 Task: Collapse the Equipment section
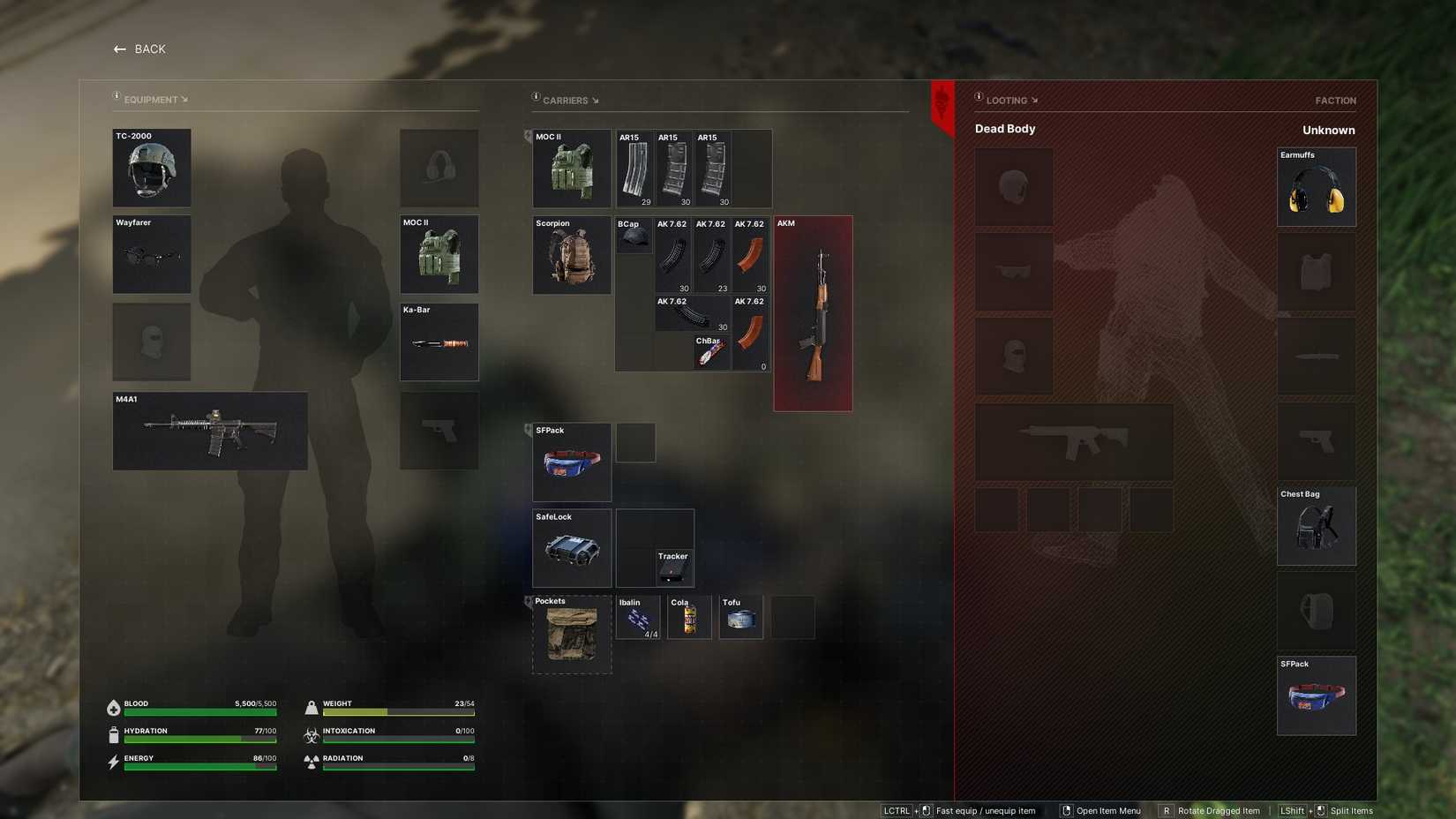pos(185,99)
